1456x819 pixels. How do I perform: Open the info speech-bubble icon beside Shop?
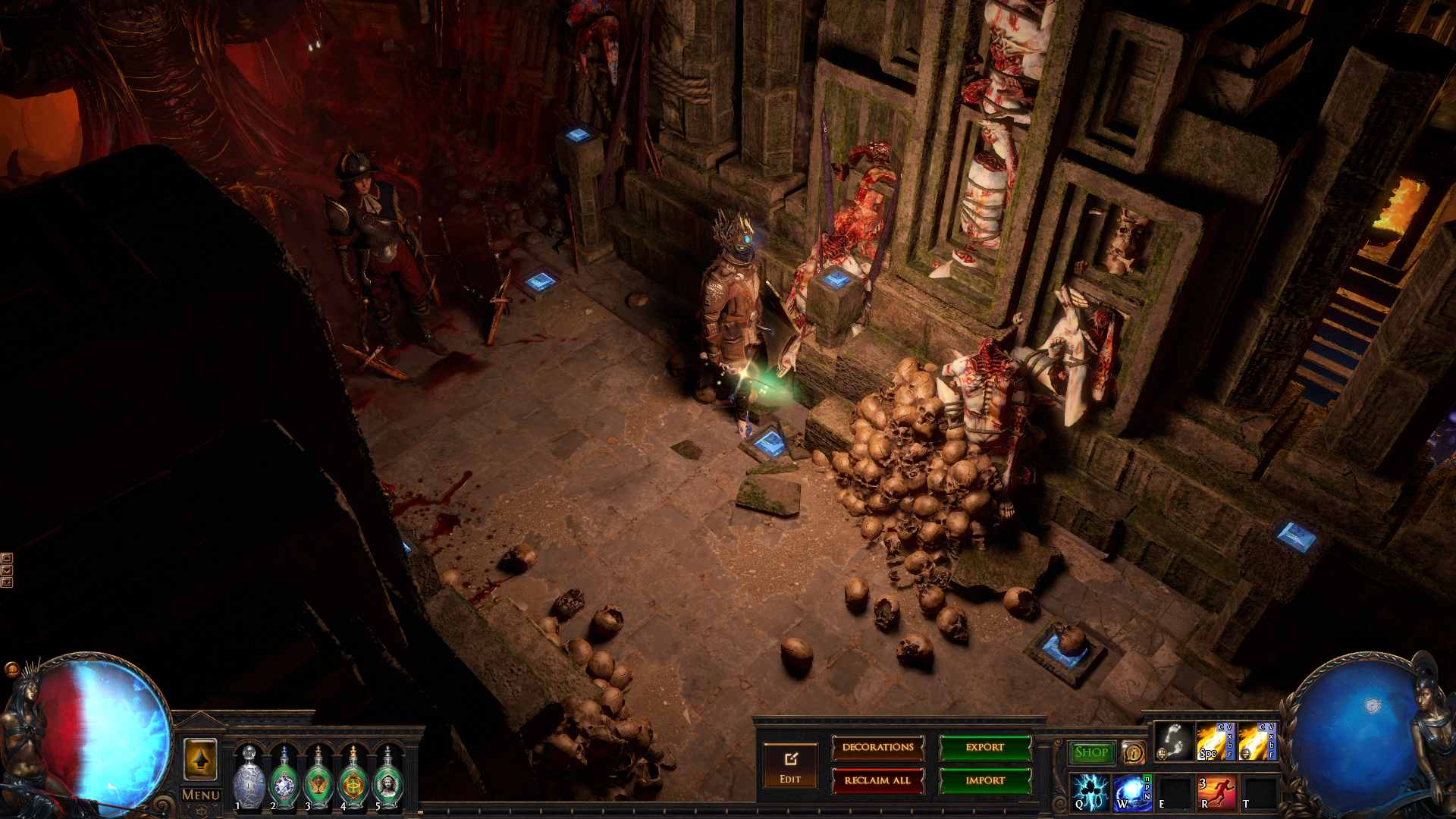[x=1133, y=752]
